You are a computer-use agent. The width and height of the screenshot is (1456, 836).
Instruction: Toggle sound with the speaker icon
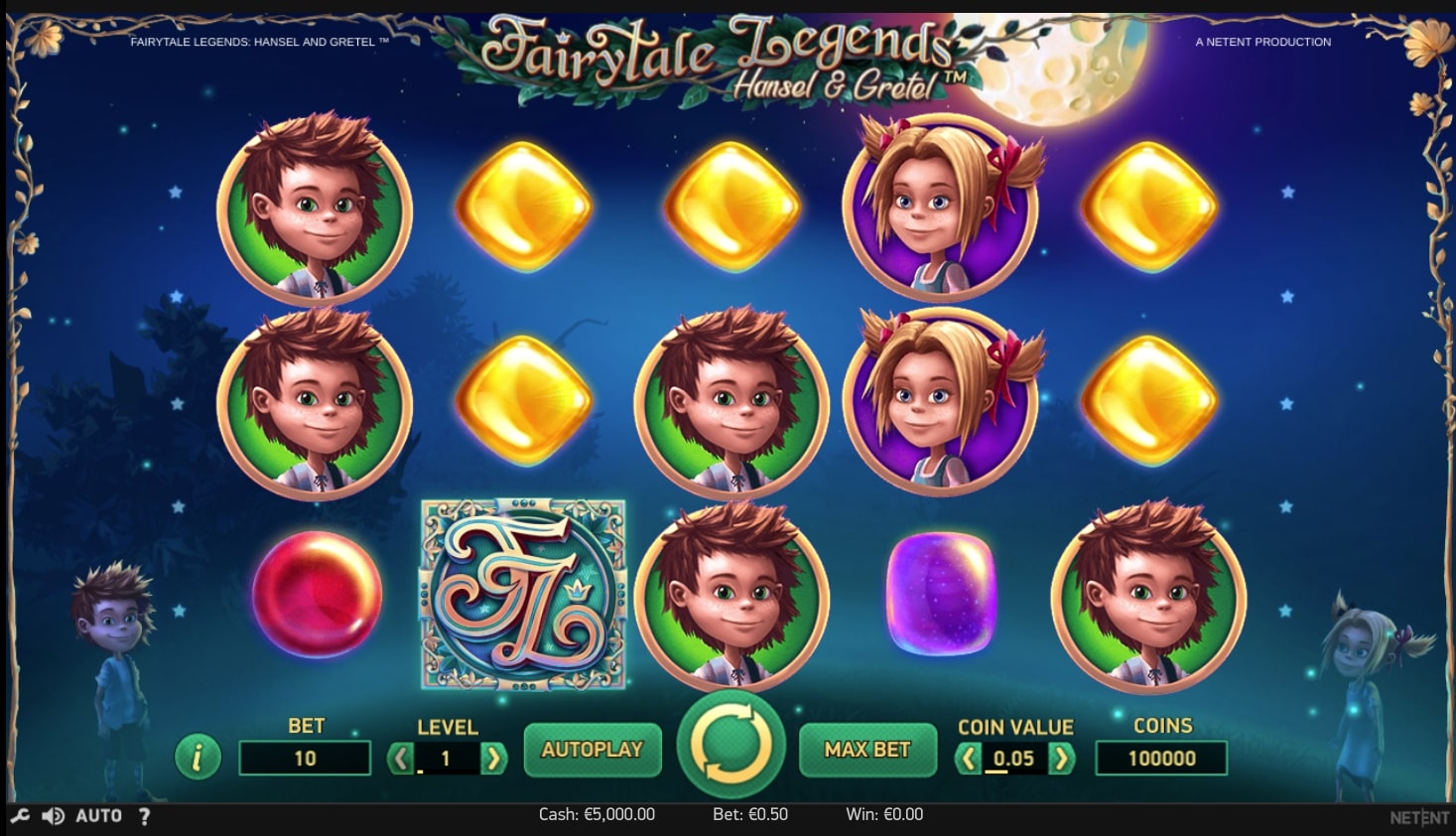53,816
